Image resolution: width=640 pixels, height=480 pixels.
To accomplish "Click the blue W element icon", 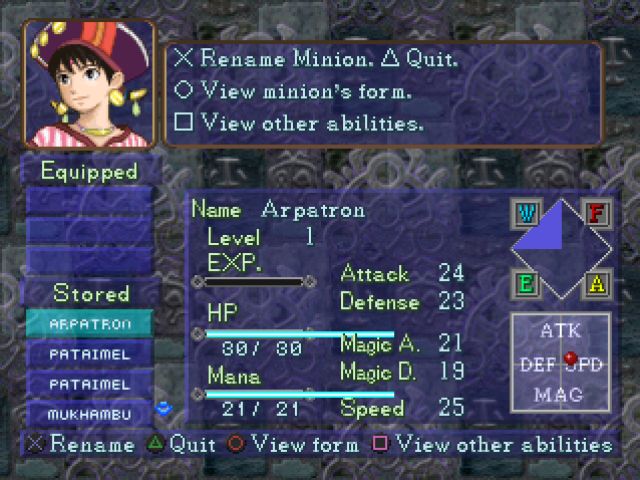I will (525, 214).
